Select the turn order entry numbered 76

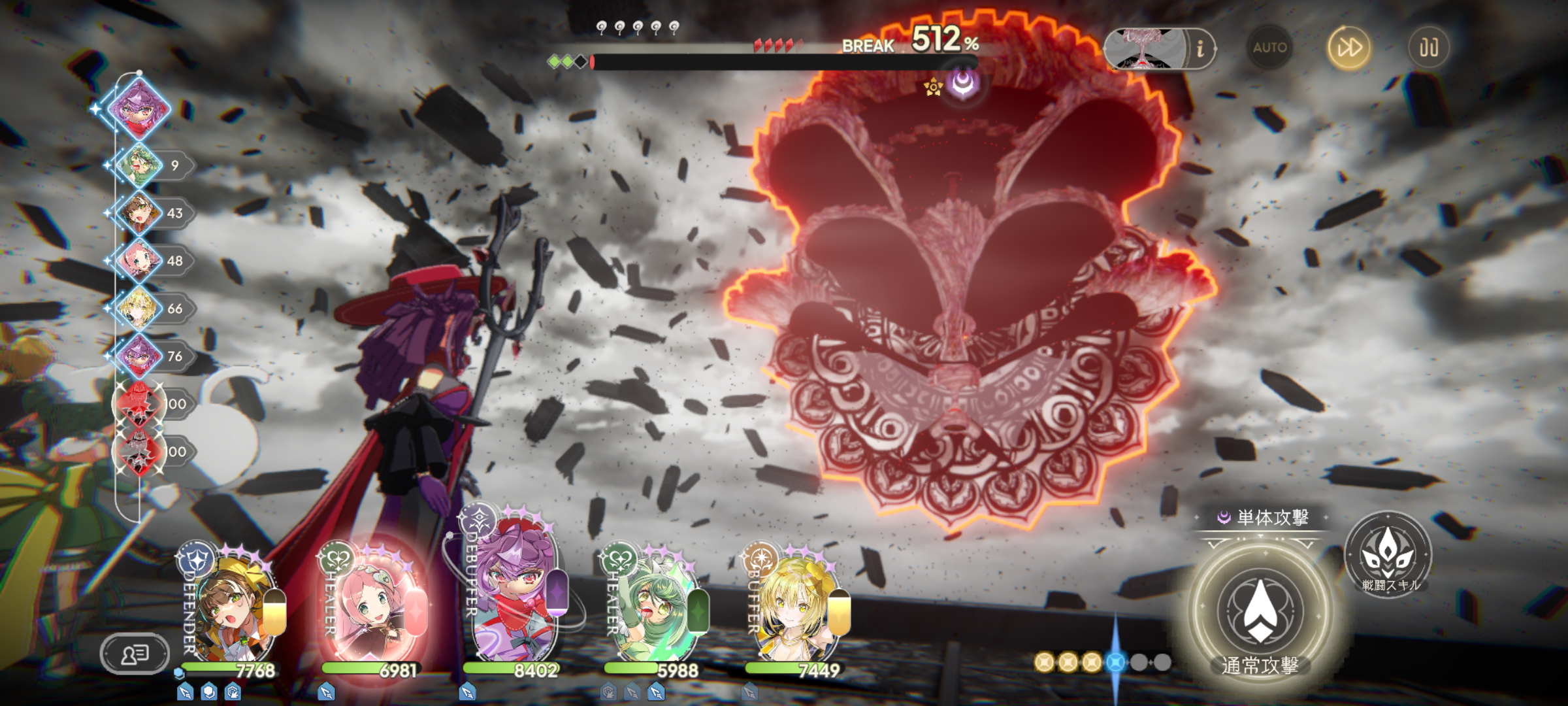click(x=140, y=356)
